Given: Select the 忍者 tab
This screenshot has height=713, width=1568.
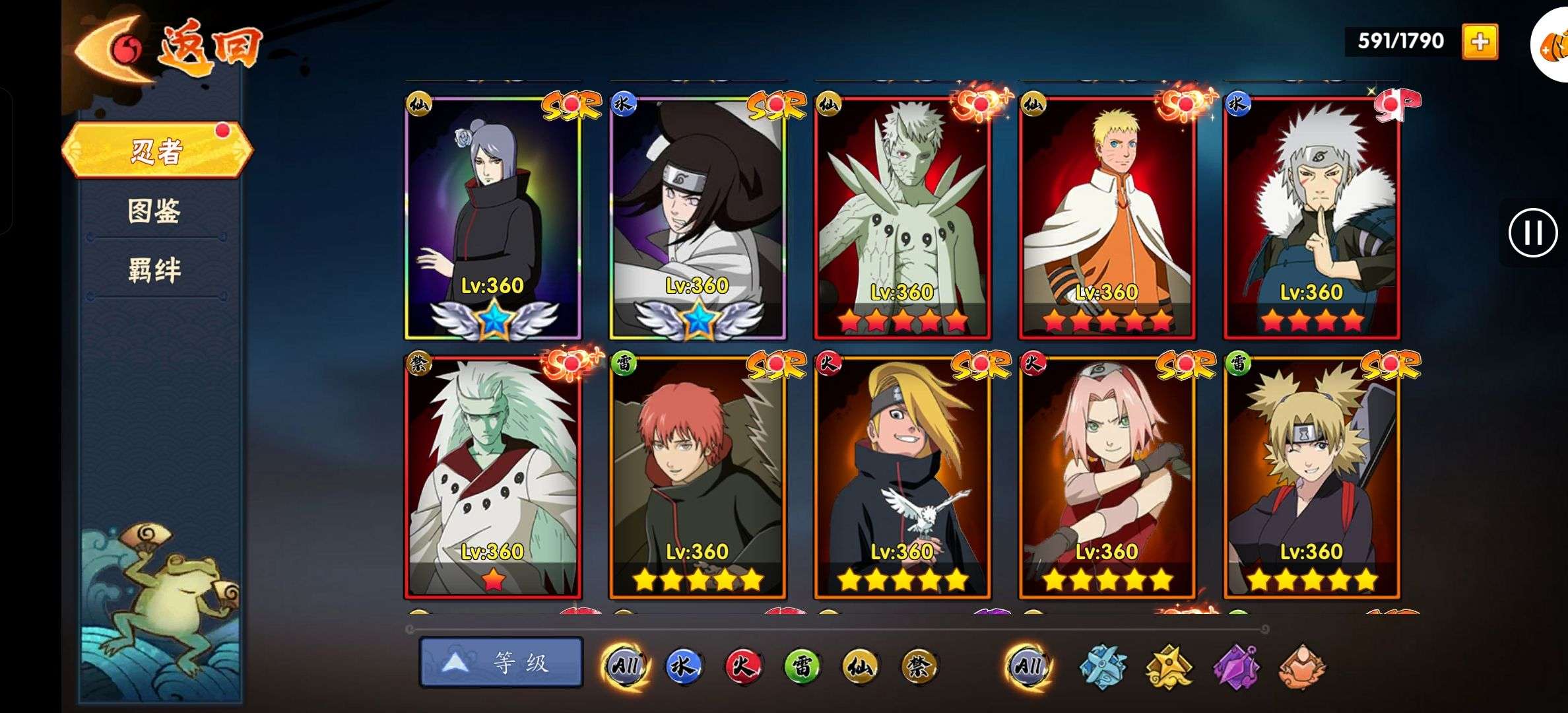Looking at the screenshot, I should pyautogui.click(x=157, y=151).
